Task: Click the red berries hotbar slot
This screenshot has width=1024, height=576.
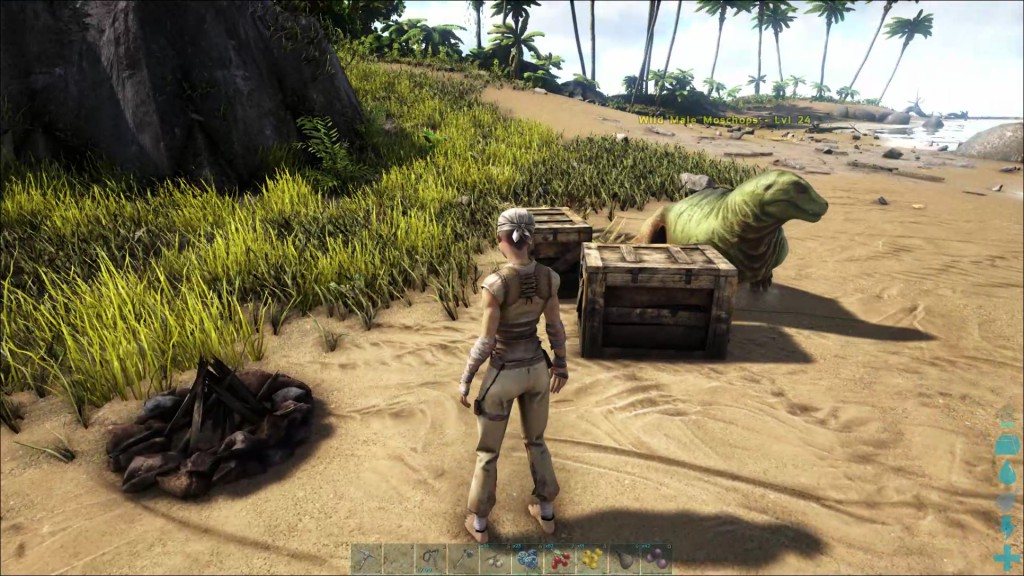Action: 558,558
